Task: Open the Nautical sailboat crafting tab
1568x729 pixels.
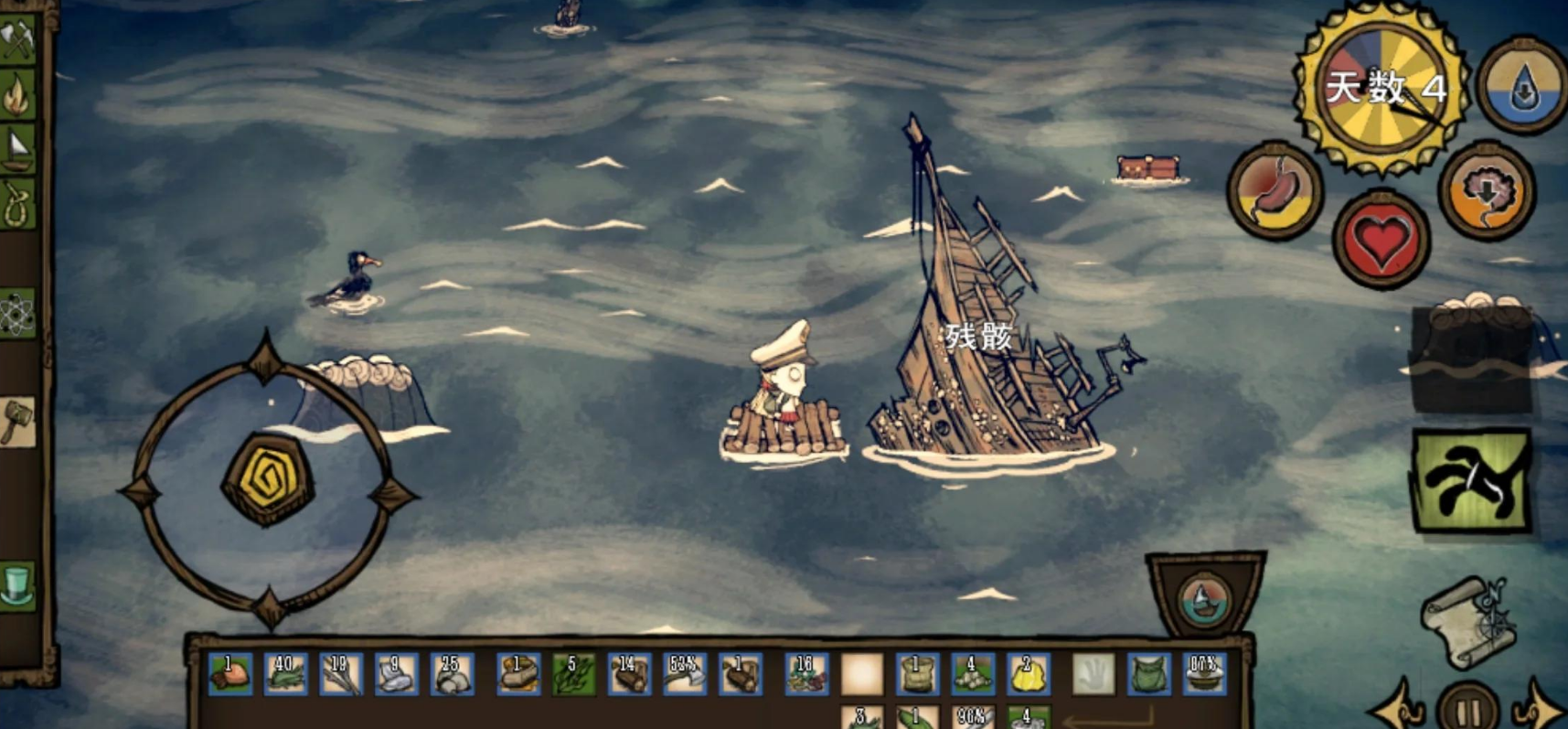Action: pos(16,148)
